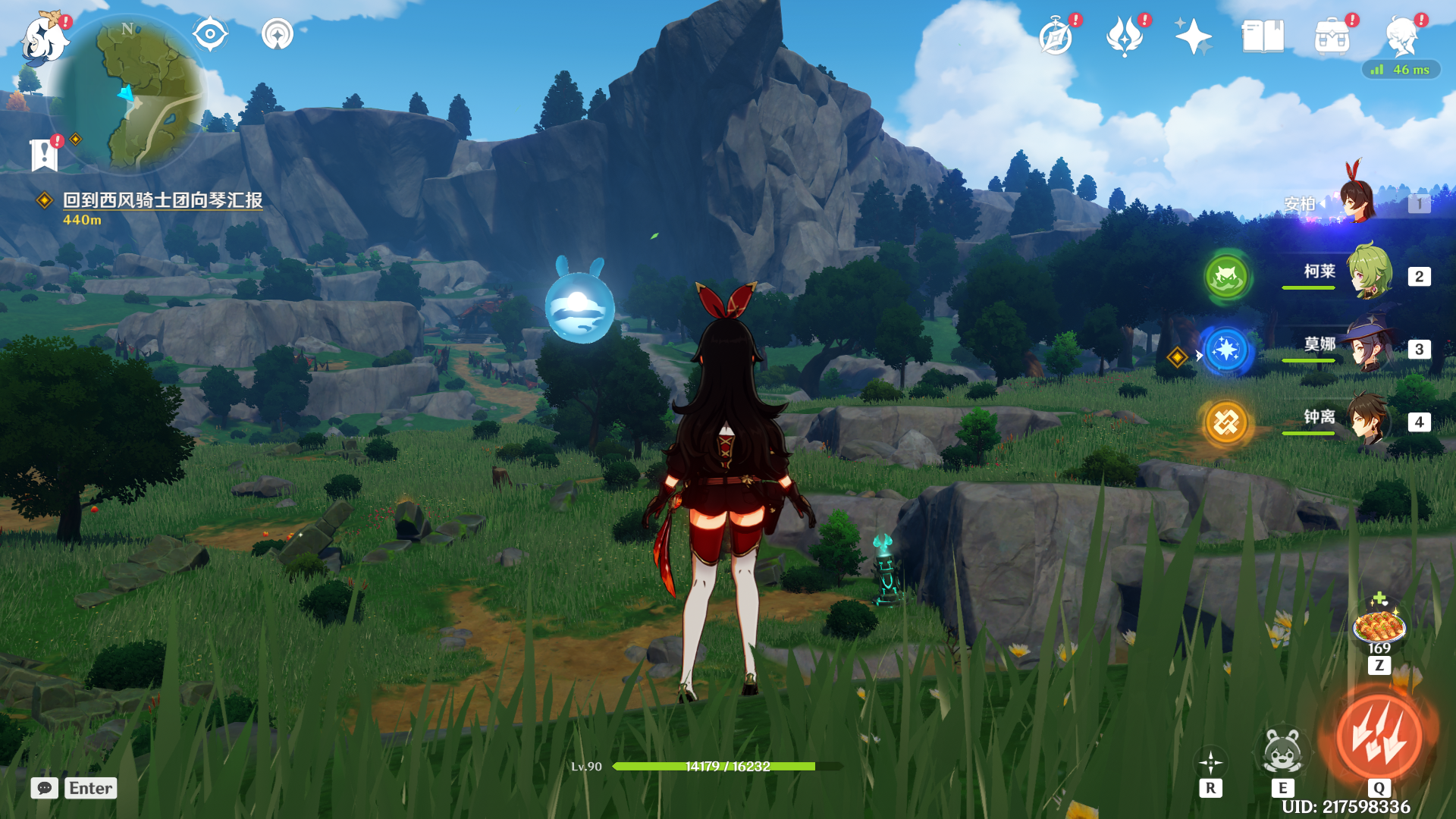
Task: Select the tracked quest objective text
Action: click(162, 200)
